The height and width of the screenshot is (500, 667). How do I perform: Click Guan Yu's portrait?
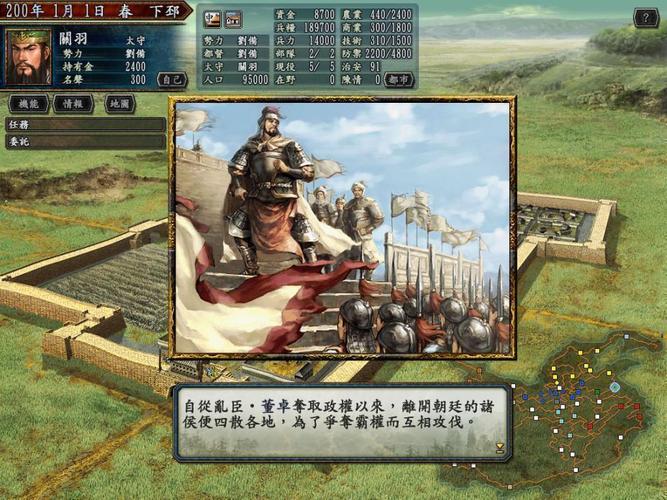[x=29, y=56]
